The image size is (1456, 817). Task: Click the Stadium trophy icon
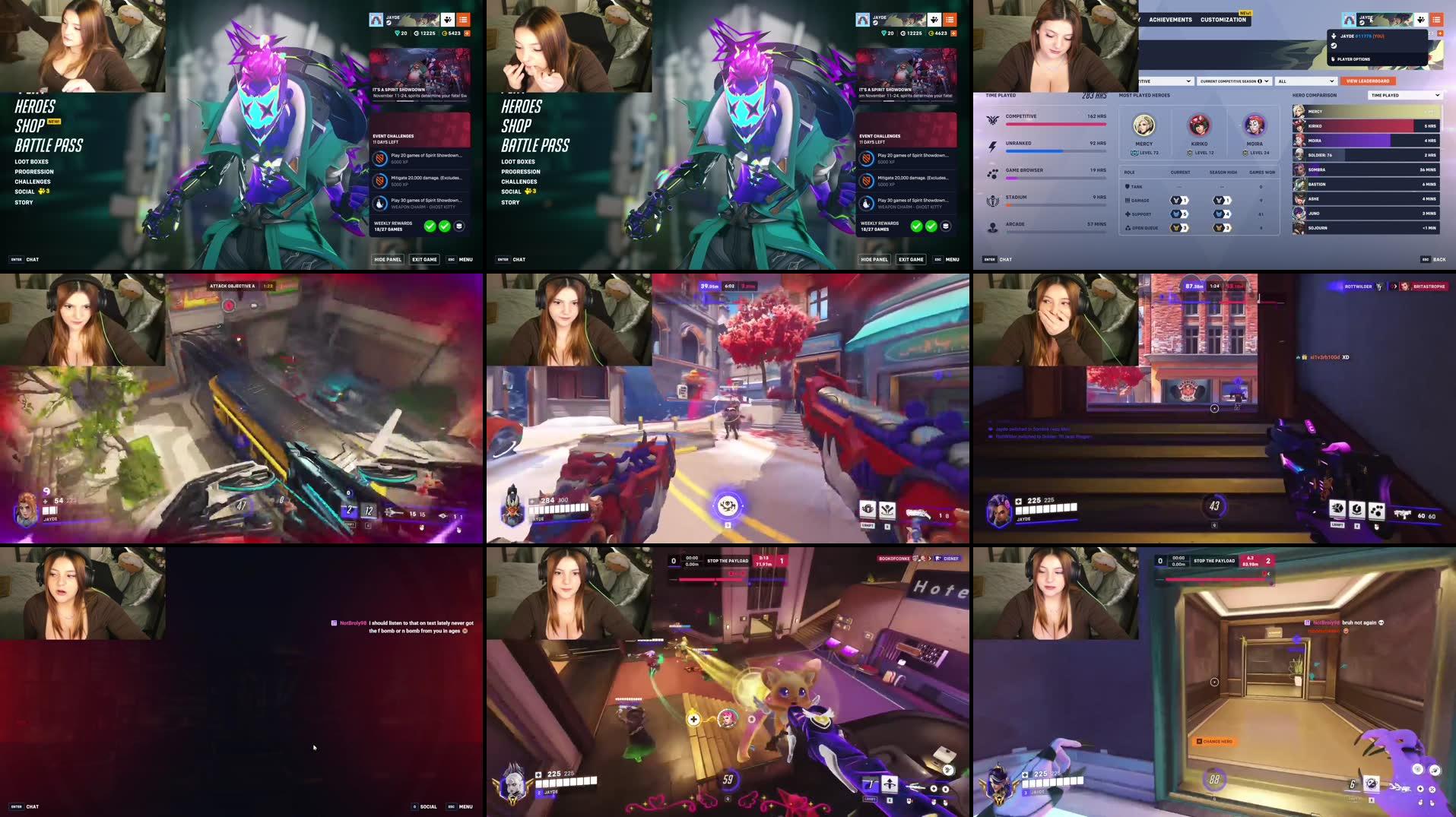[x=993, y=201]
